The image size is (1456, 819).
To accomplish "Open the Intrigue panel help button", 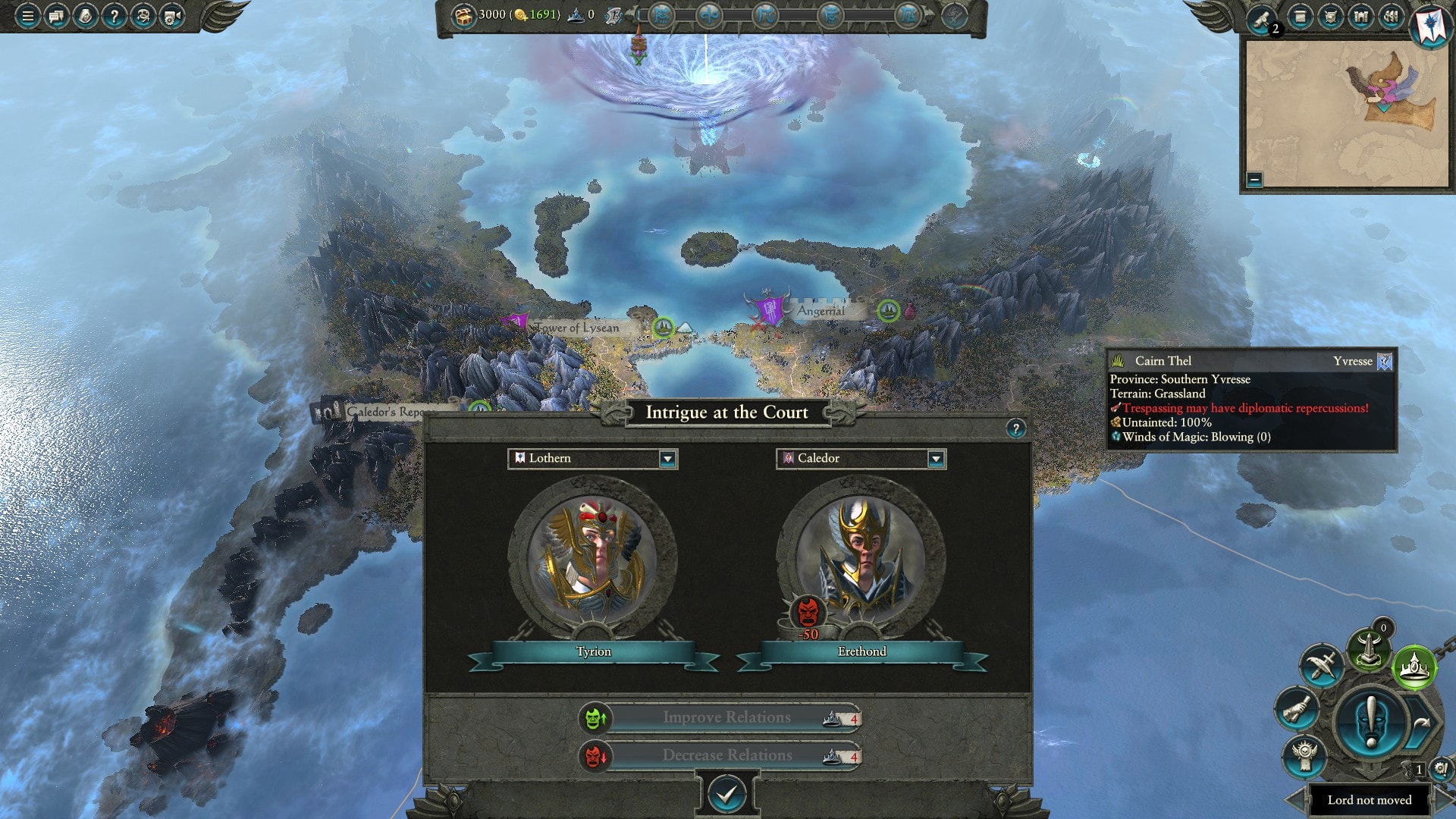I will coord(1015,428).
